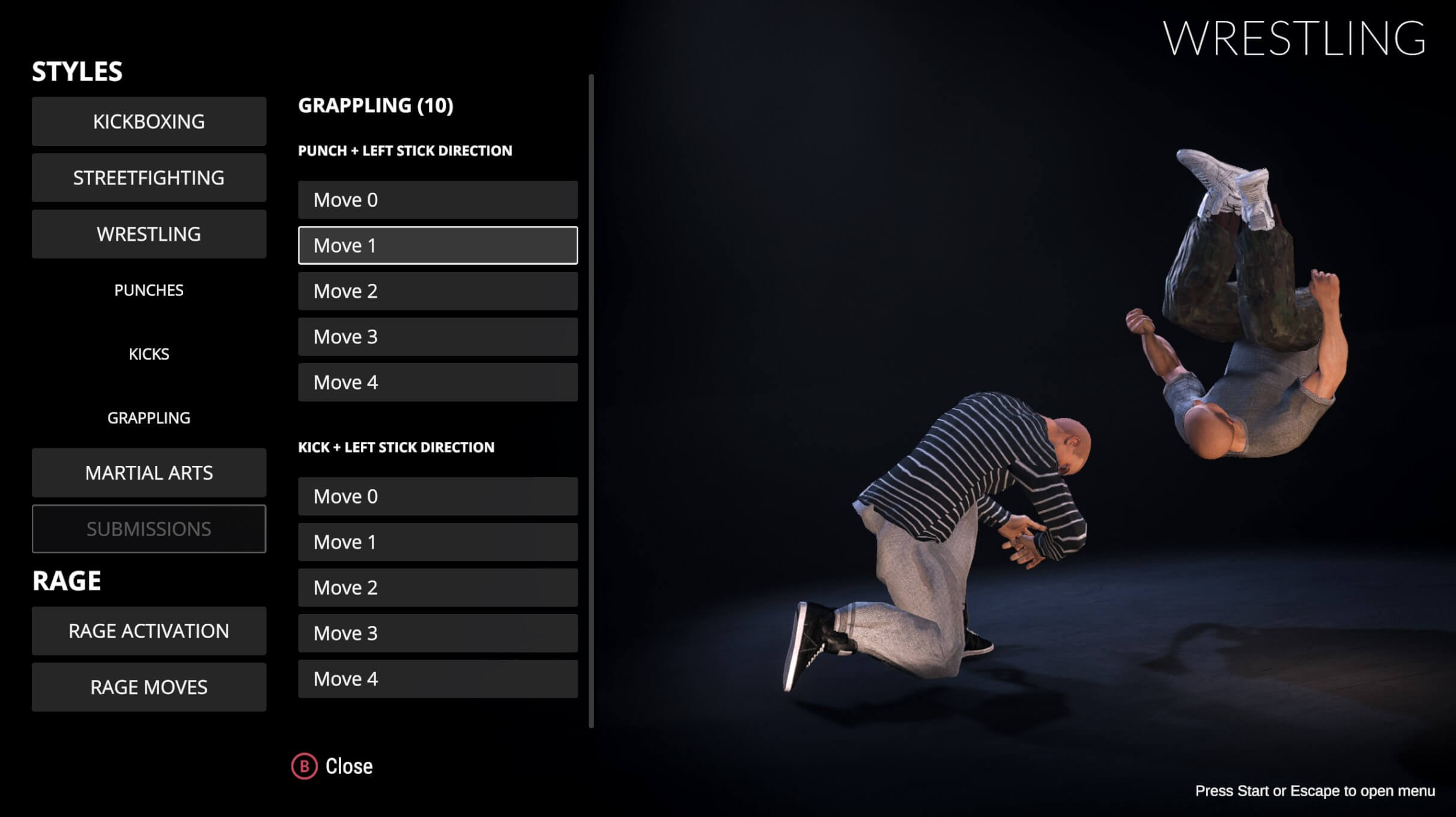Close the move list panel

pyautogui.click(x=332, y=767)
